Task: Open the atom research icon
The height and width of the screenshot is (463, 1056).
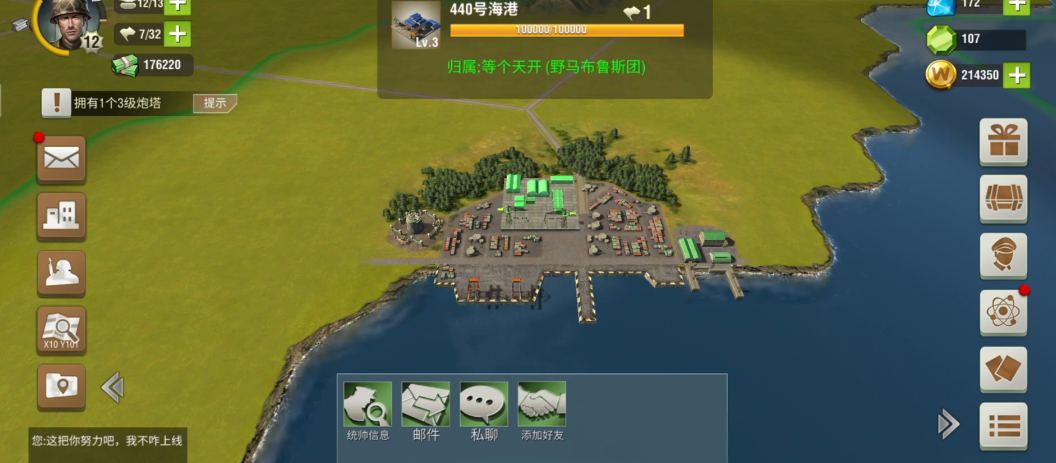Action: [x=1003, y=312]
